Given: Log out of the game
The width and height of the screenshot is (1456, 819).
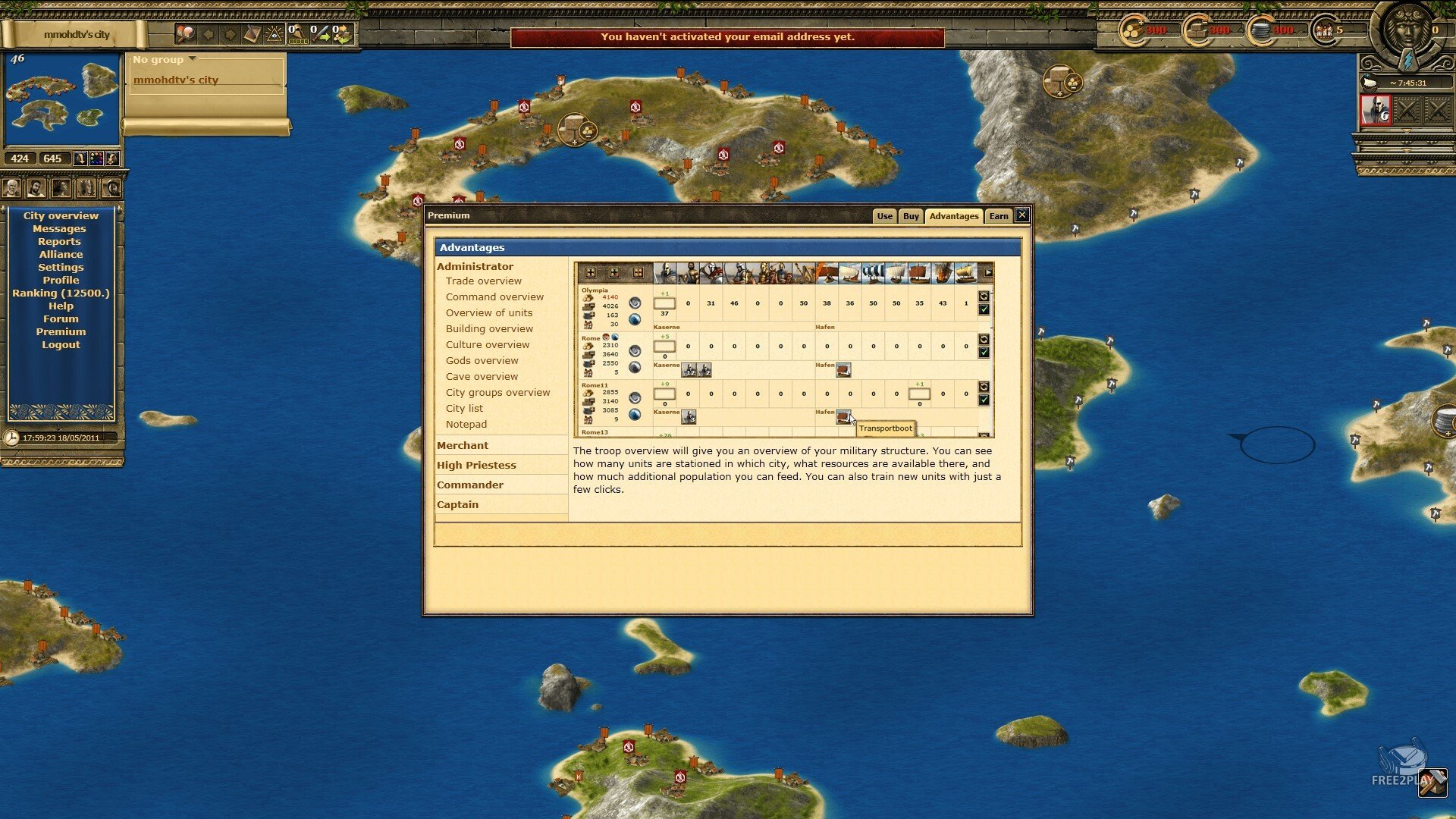Looking at the screenshot, I should [x=61, y=345].
